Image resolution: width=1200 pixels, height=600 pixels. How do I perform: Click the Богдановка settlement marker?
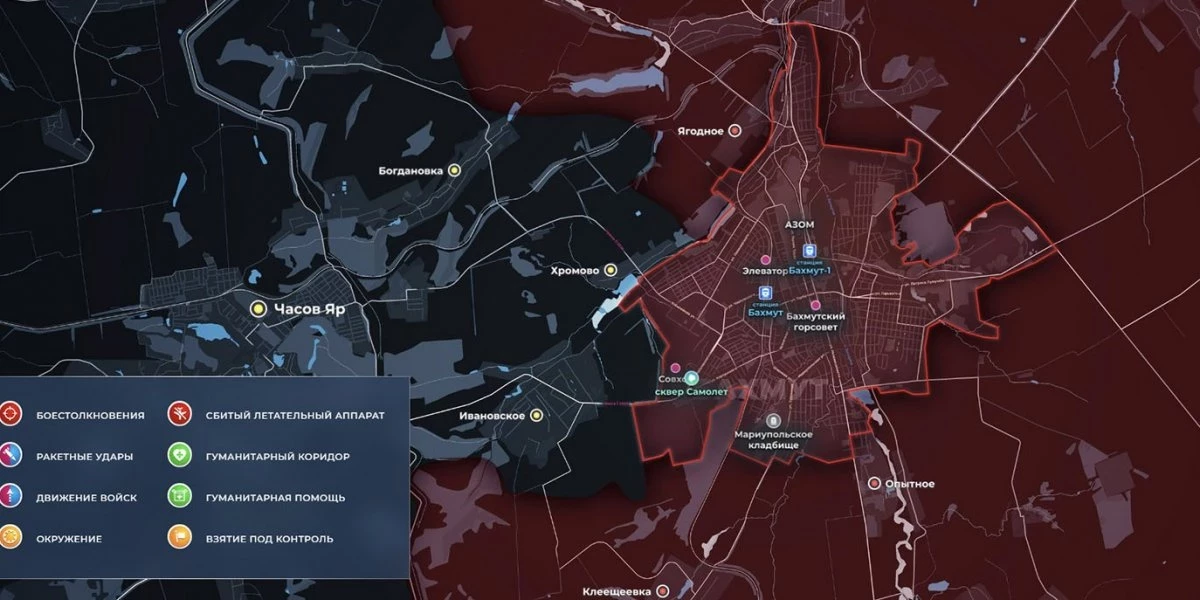click(x=454, y=171)
